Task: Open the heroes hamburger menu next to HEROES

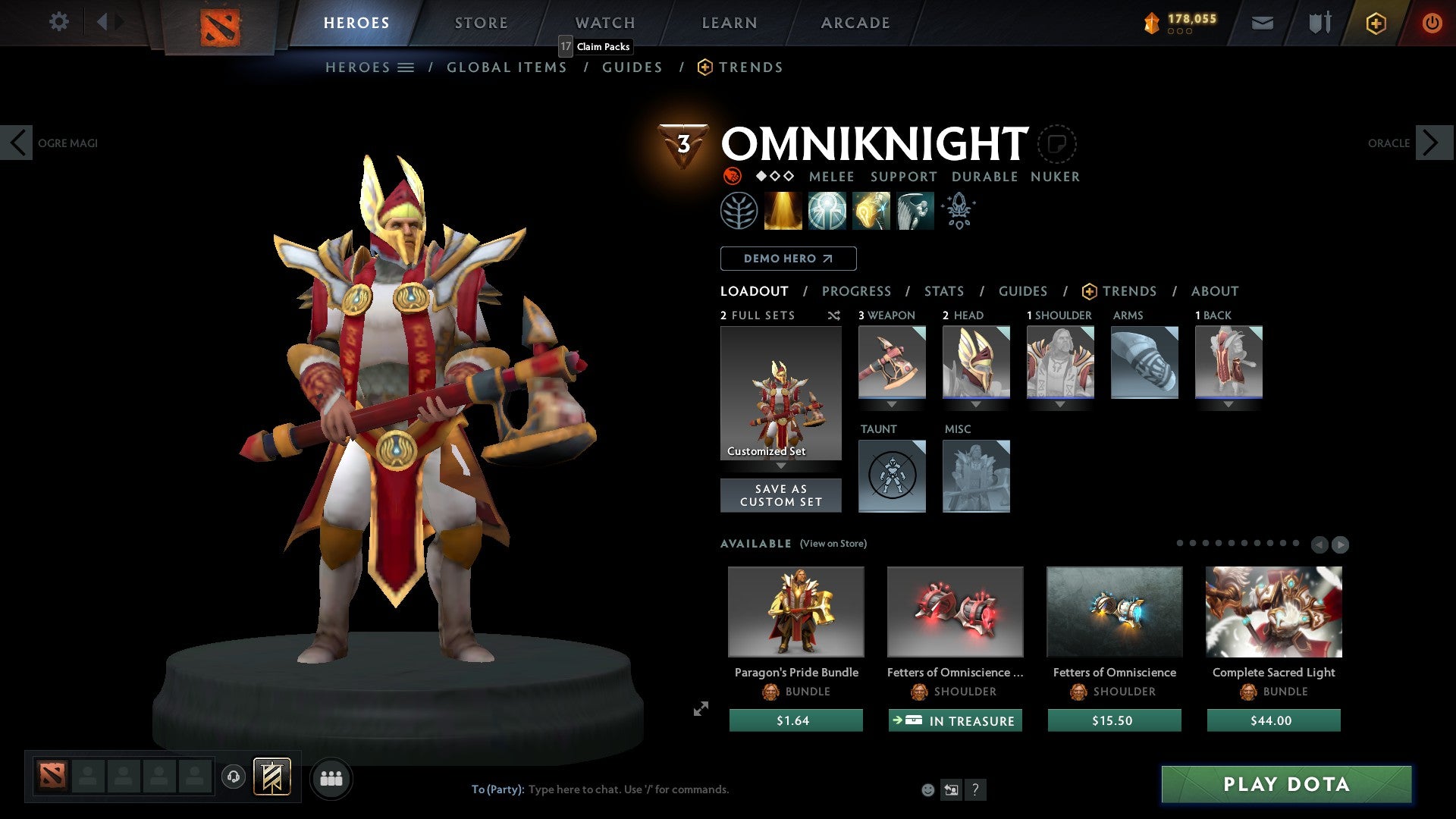Action: click(406, 67)
